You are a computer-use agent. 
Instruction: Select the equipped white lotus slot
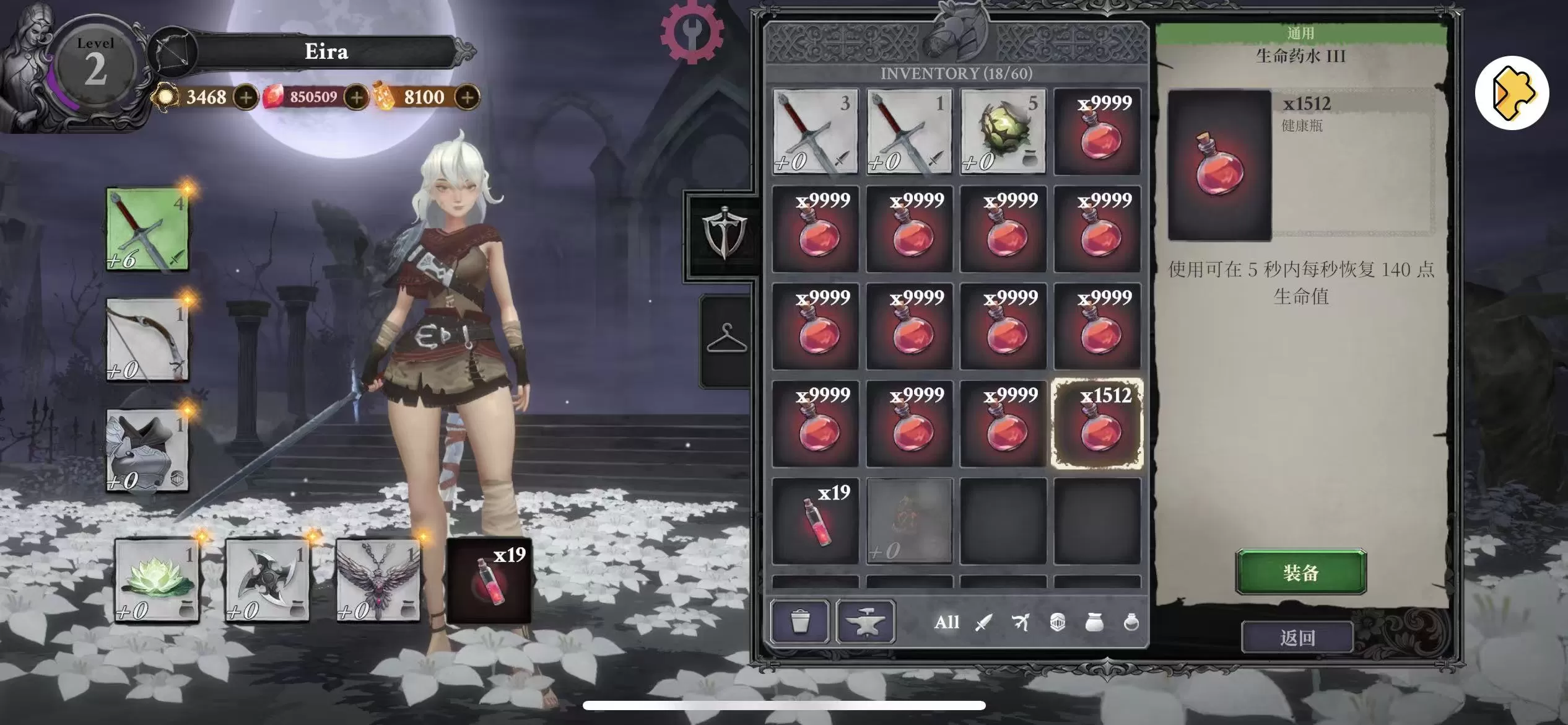157,580
